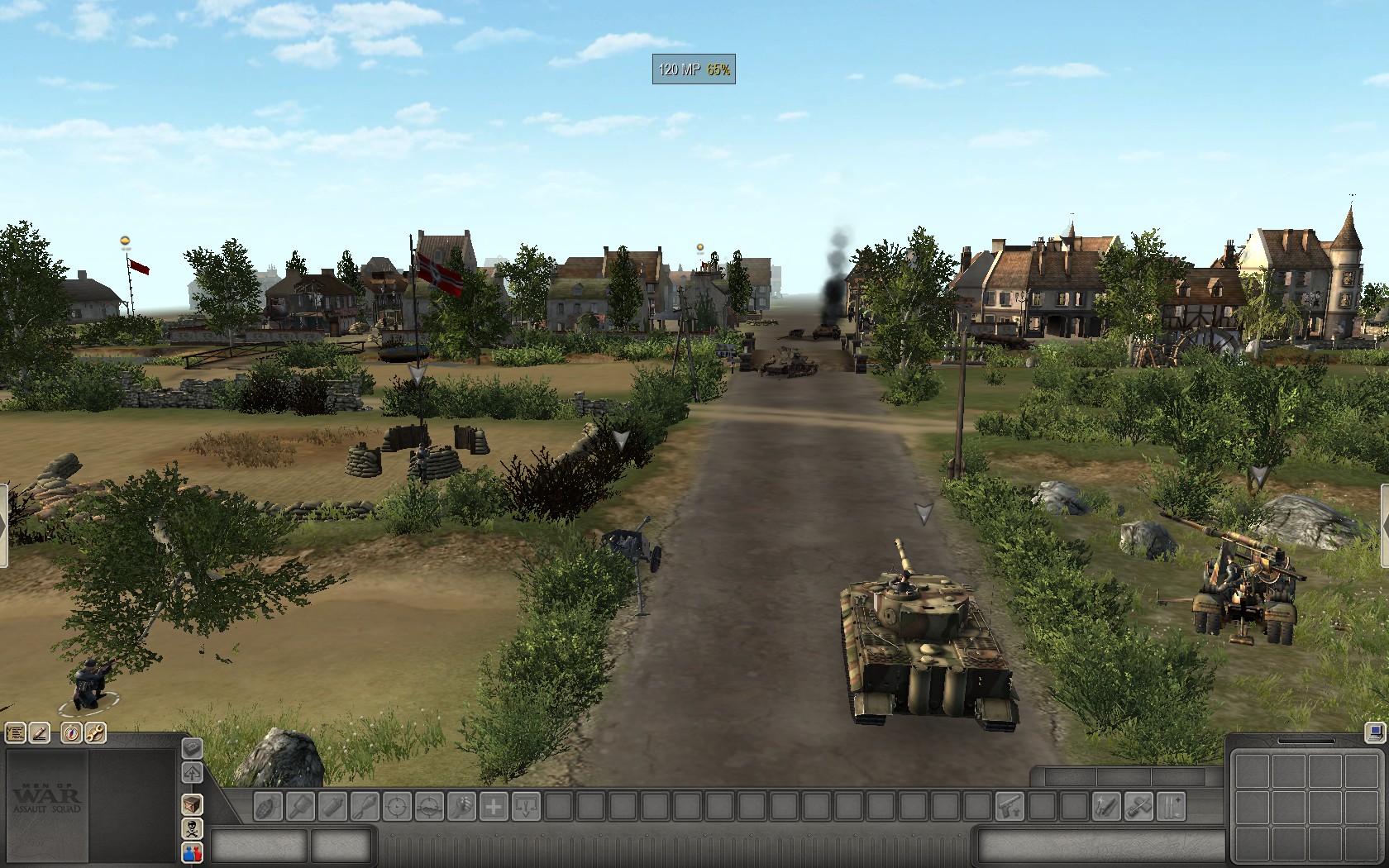Use the heal plus-sign command
Viewport: 1389px width, 868px height.
[494, 806]
